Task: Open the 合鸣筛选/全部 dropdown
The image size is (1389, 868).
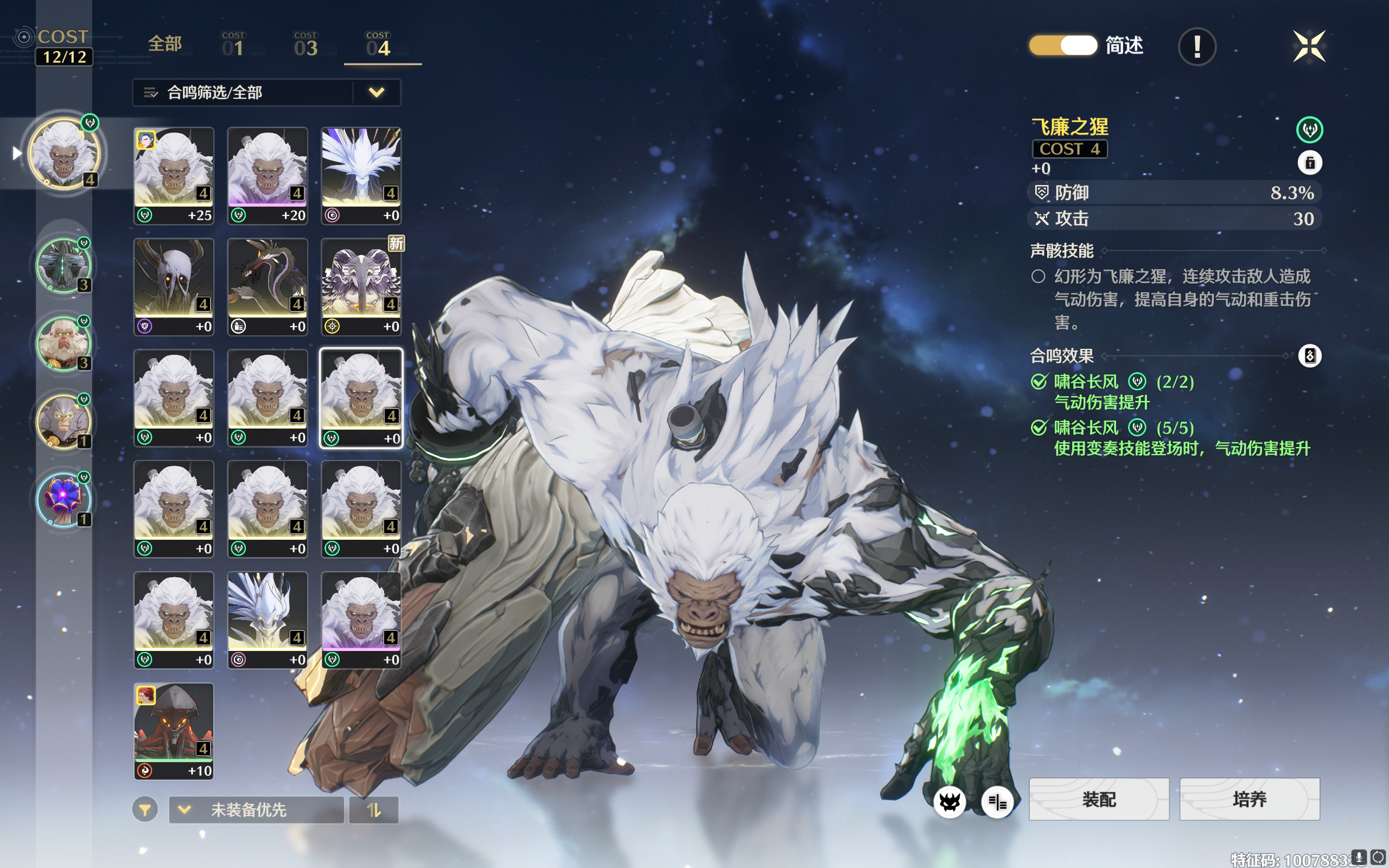Action: 266,92
